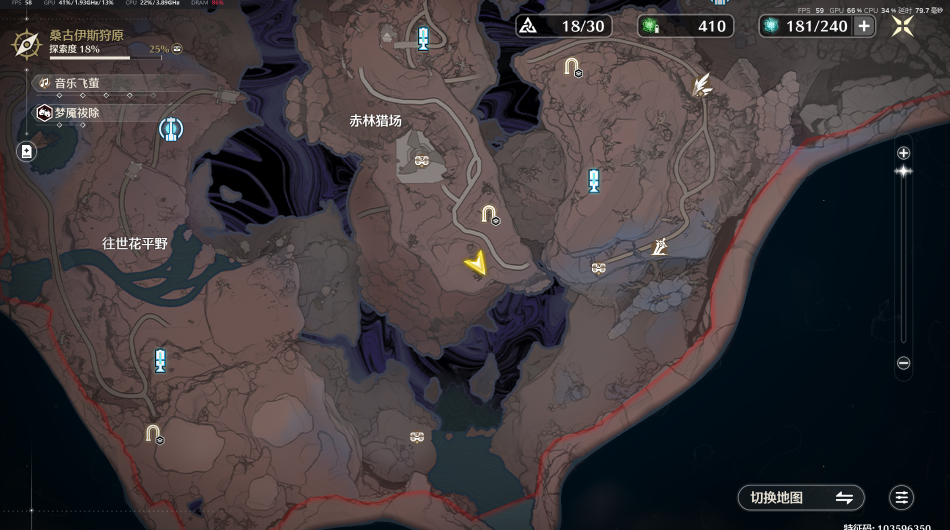950x530 pixels.
Task: Select the 梦魇祓除 exploration entry
Action: click(77, 113)
